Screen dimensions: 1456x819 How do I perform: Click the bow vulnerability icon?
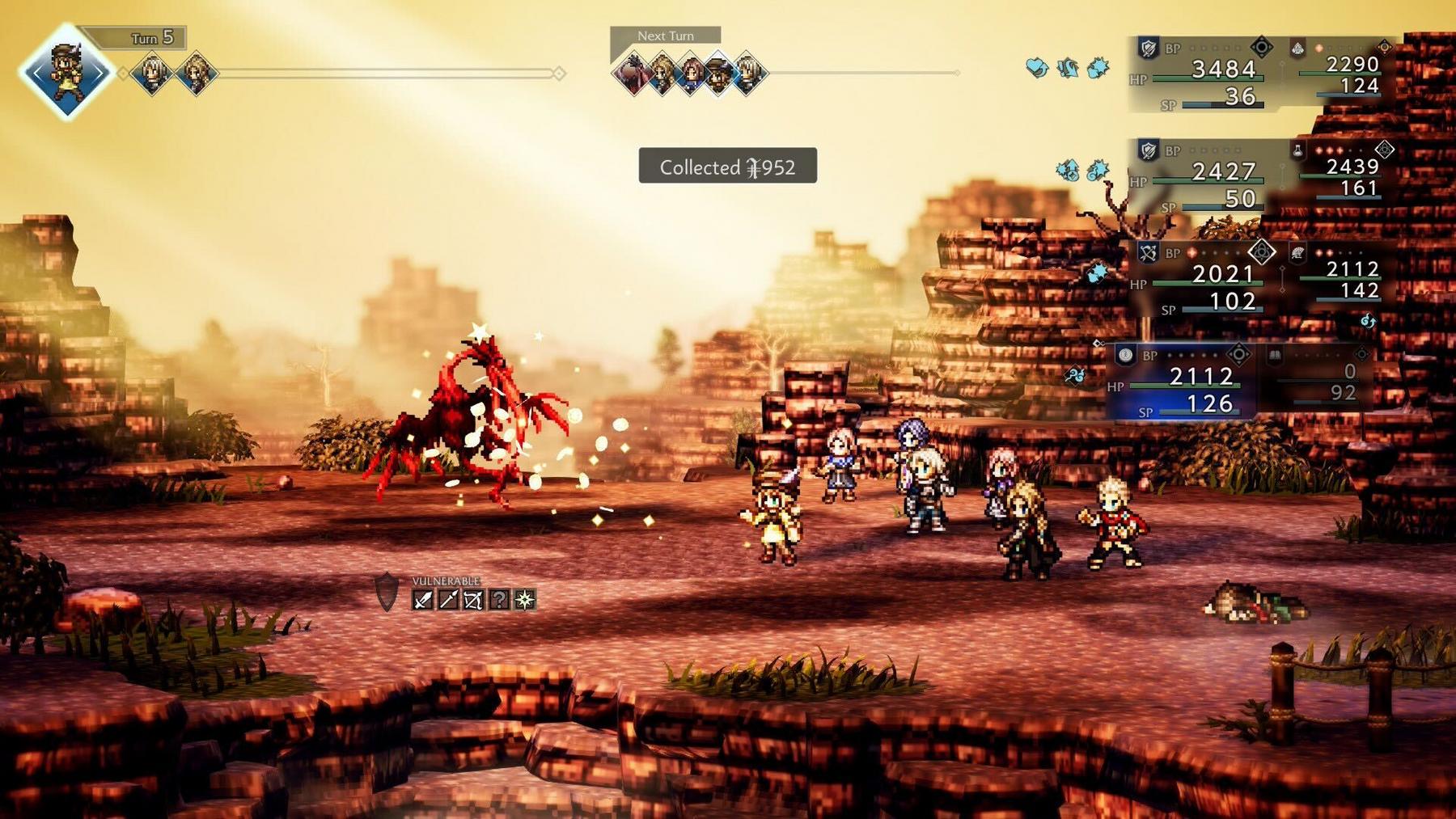point(473,601)
